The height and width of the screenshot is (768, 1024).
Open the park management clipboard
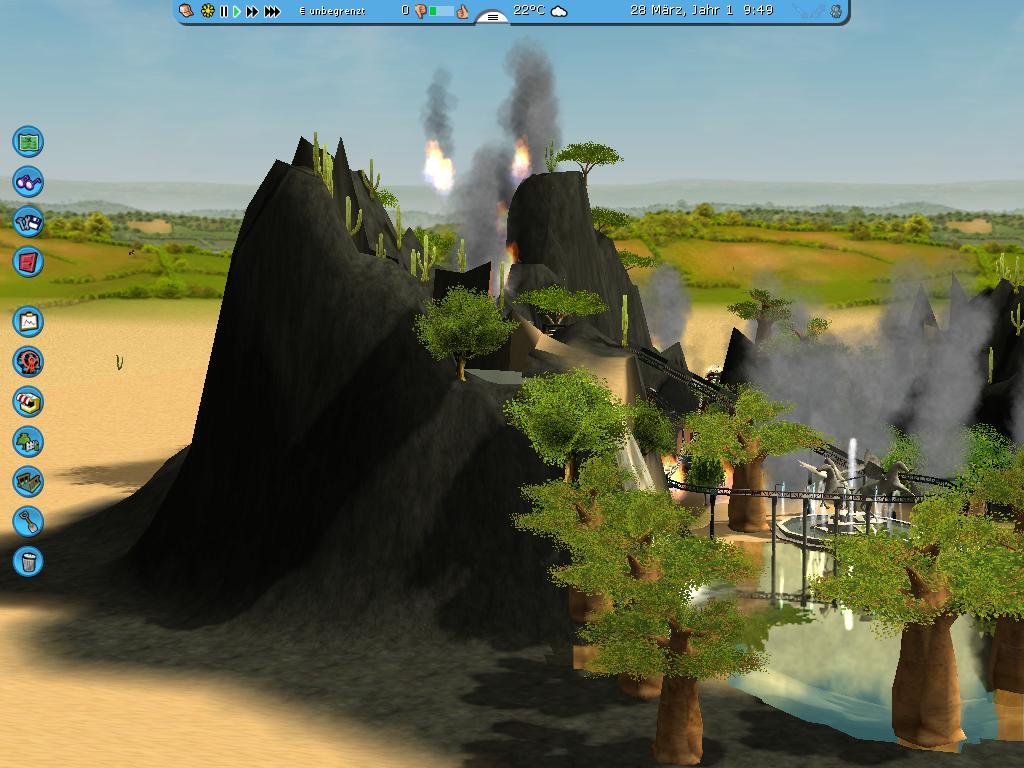pyautogui.click(x=28, y=321)
